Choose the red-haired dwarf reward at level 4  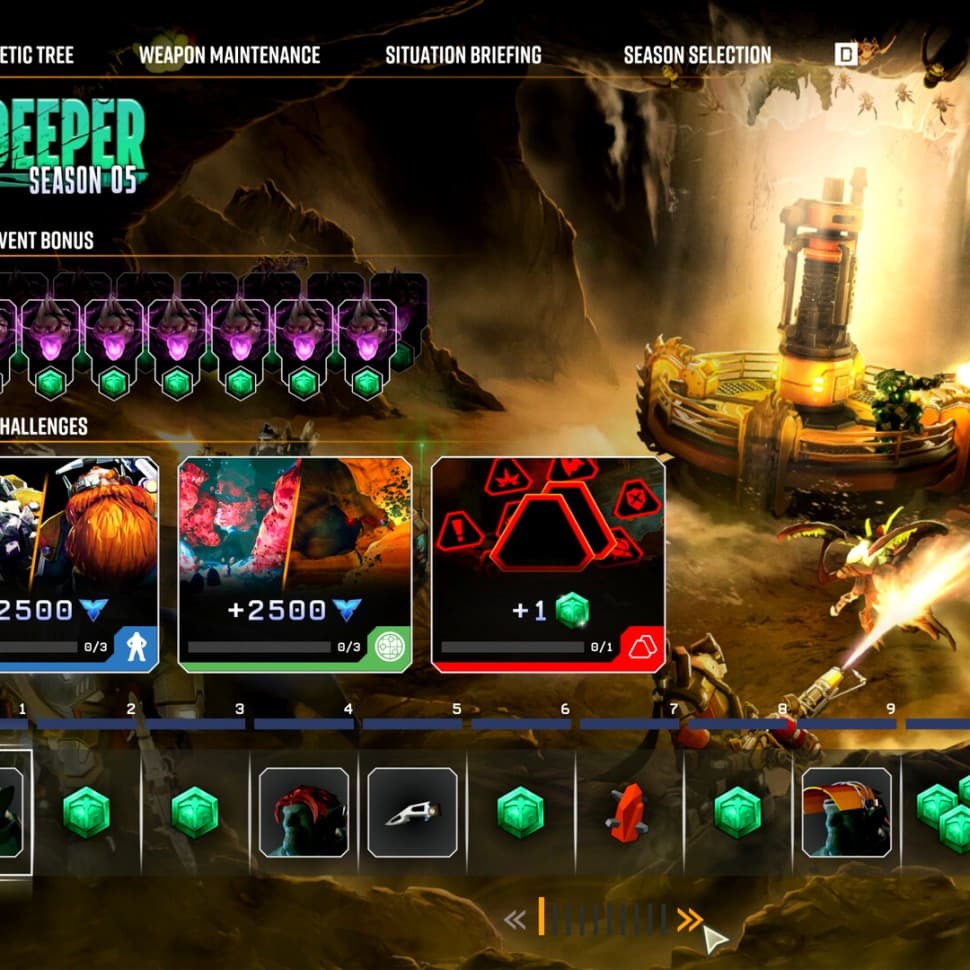pyautogui.click(x=304, y=813)
